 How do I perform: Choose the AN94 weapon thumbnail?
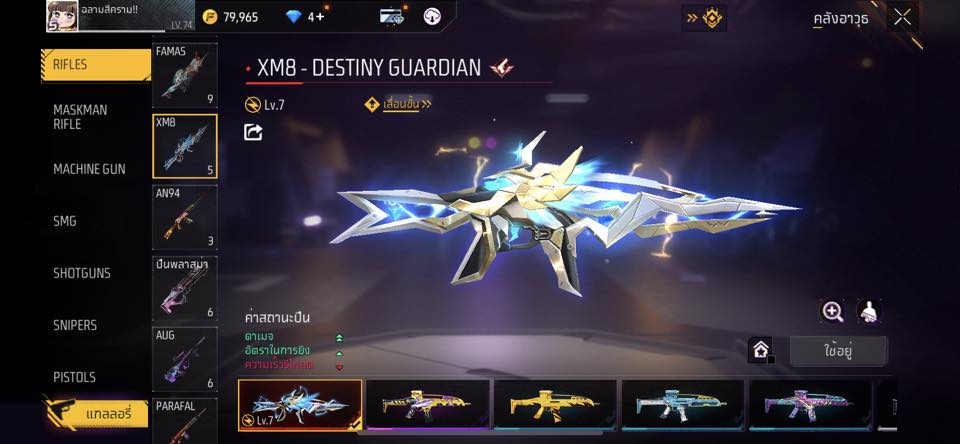pyautogui.click(x=184, y=217)
